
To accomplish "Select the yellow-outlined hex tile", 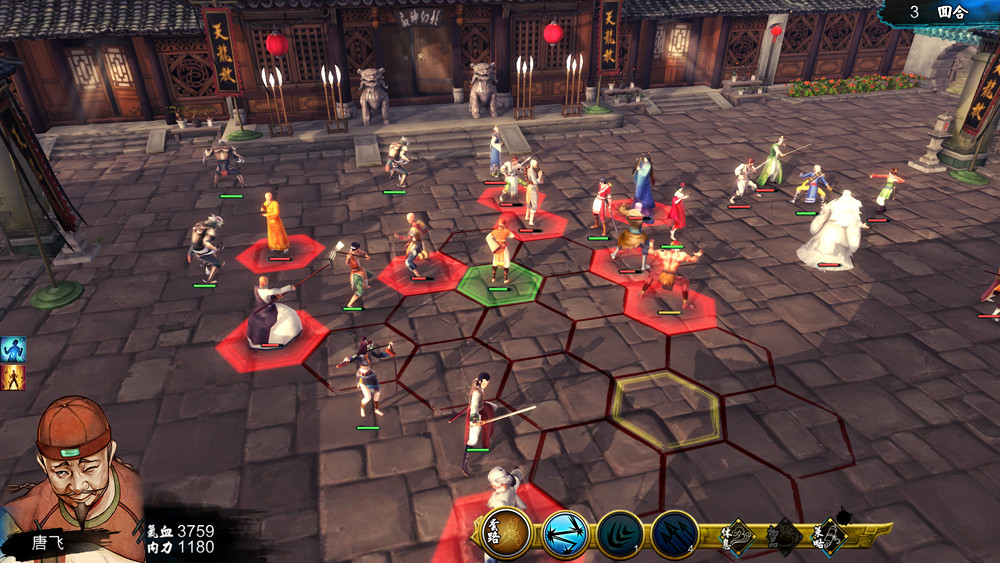I will (666, 408).
